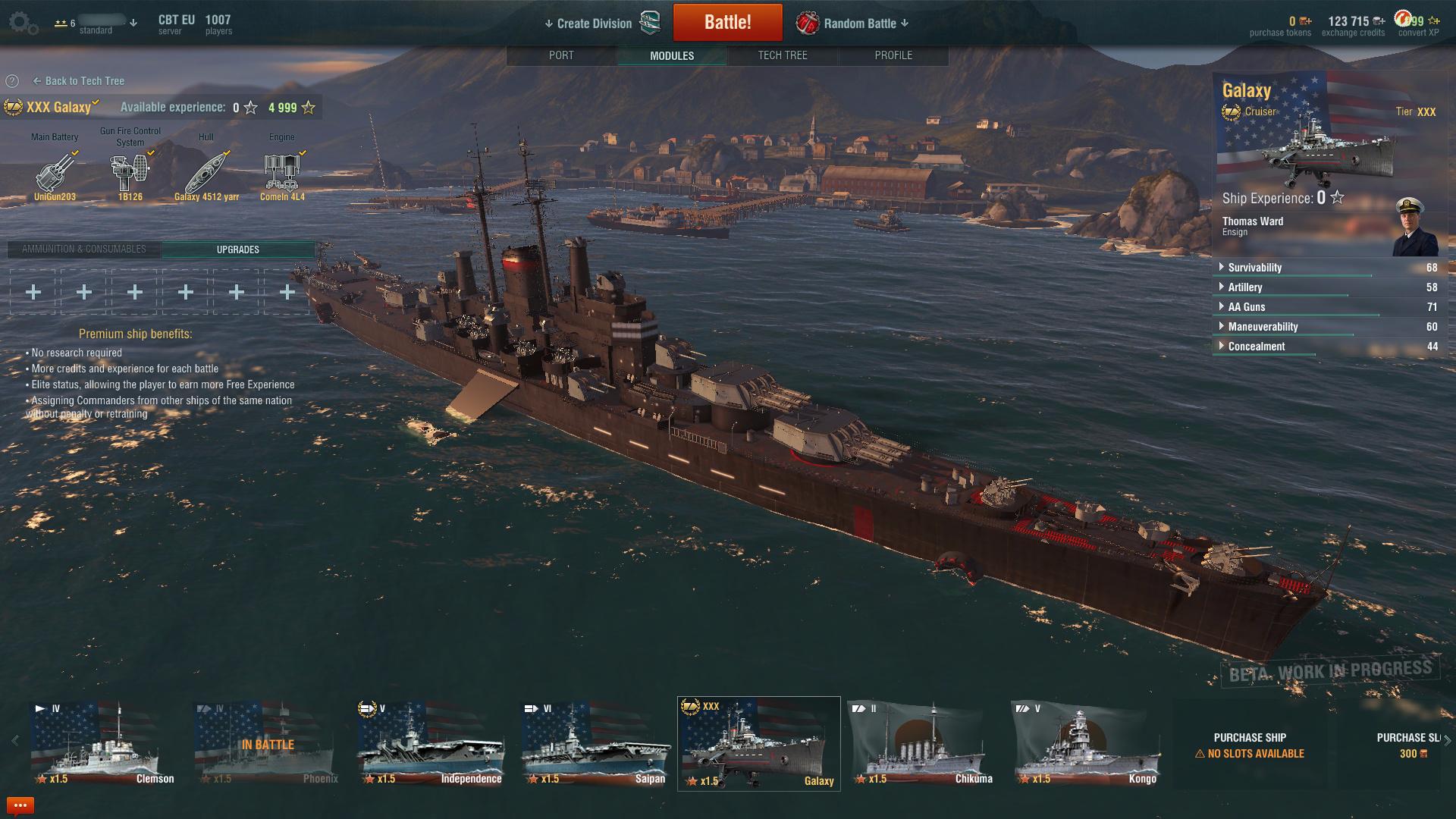Choose the Clemson ship in the carousel
Viewport: 1456px width, 819px height.
102,744
